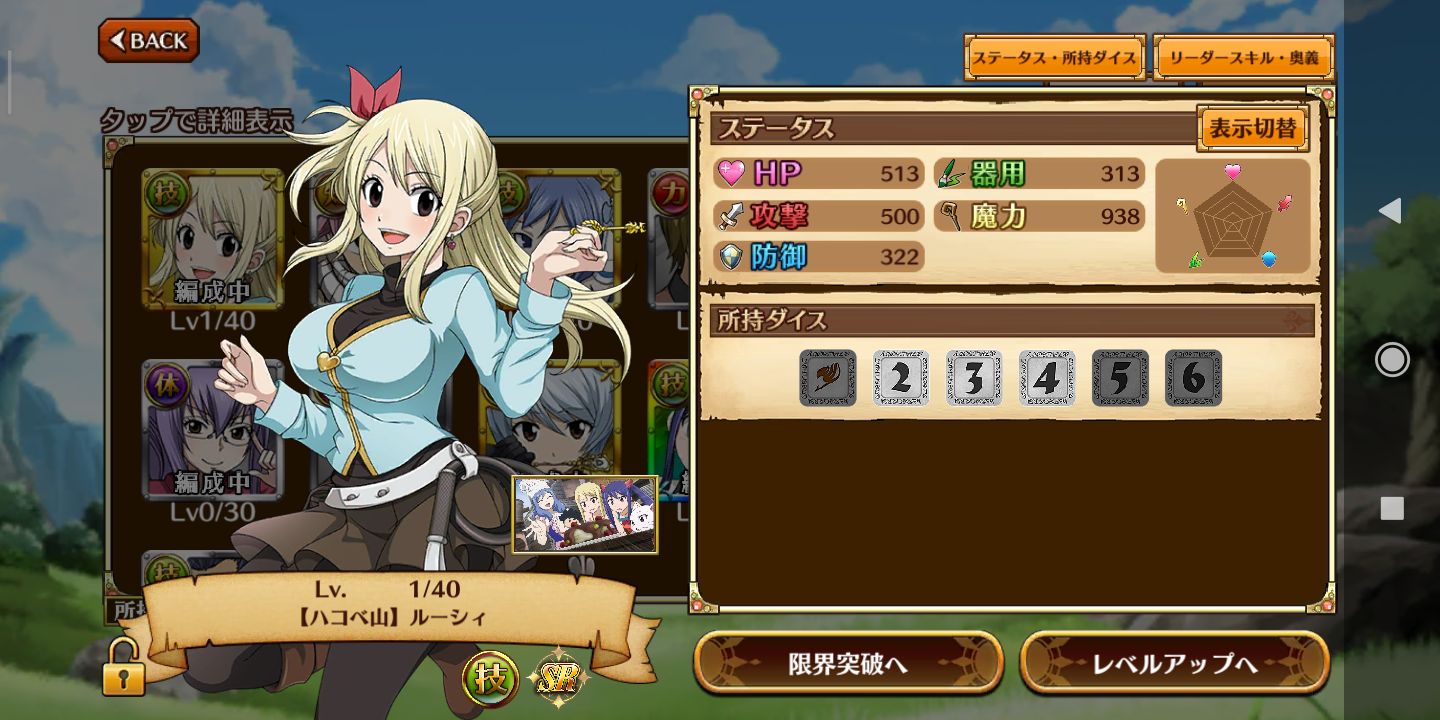
Task: Switch to the ステータス・所持ダイス tab
Action: [x=1054, y=58]
